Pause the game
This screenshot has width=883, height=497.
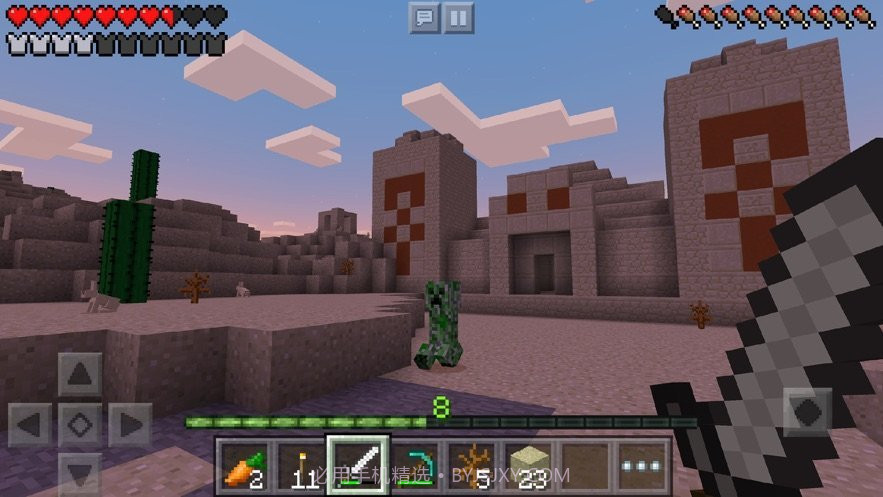pyautogui.click(x=458, y=17)
